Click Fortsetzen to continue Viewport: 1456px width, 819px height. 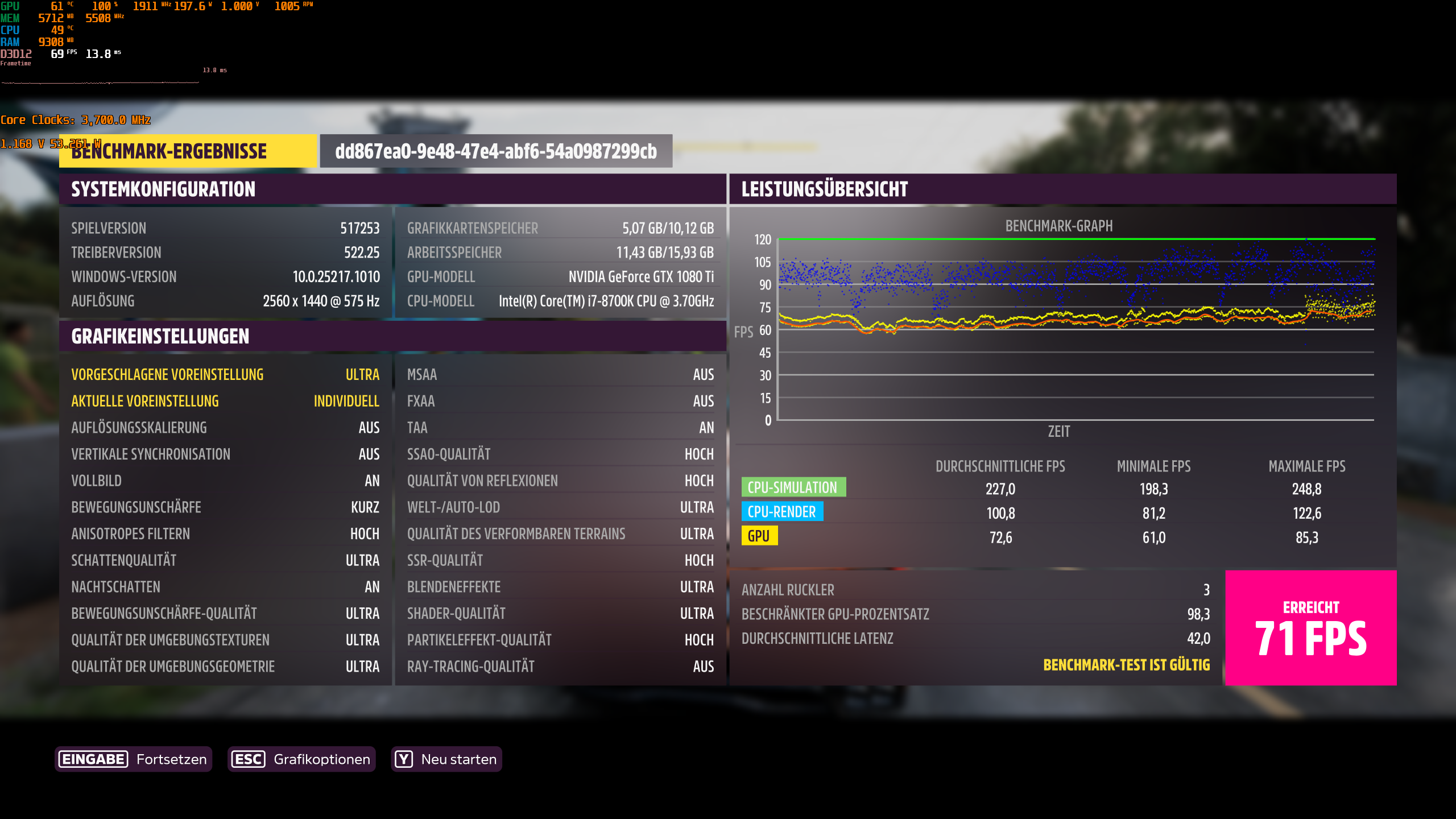(x=171, y=759)
